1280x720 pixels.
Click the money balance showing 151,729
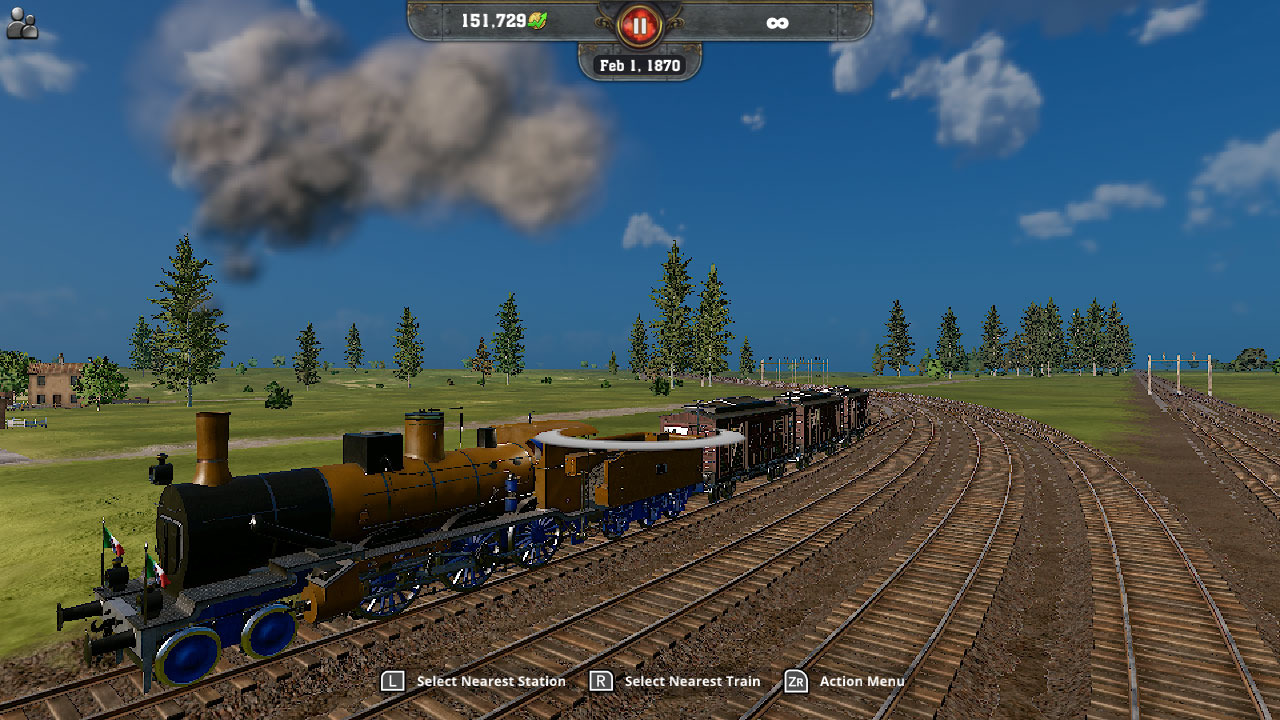497,21
